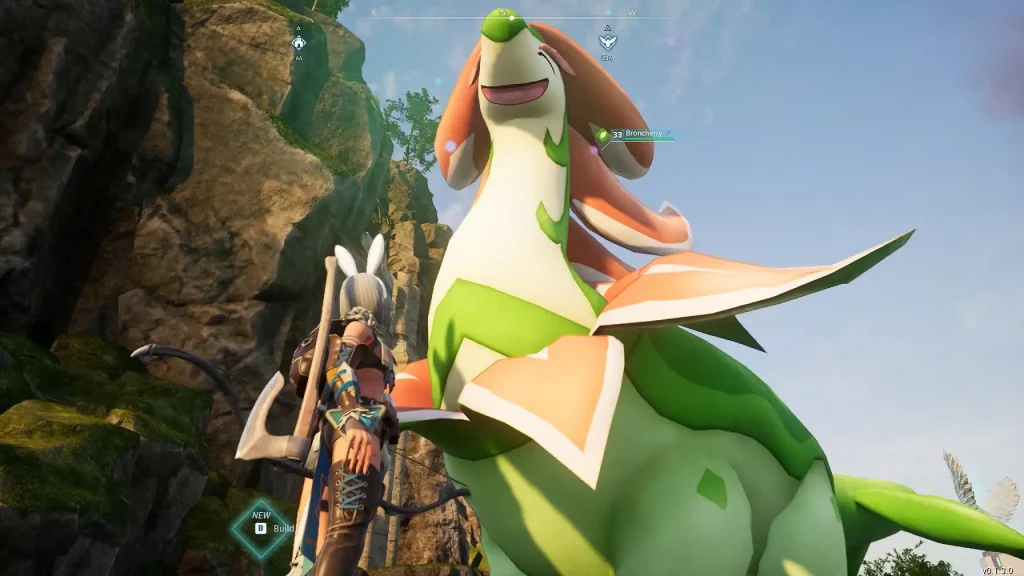Click the green leaf element icon beside Broncherry
Screen dimensions: 1024x576
[x=602, y=134]
